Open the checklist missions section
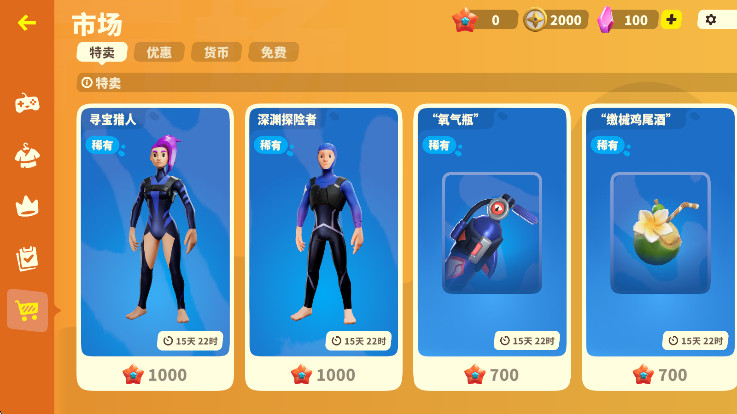The height and width of the screenshot is (414, 737). click(27, 258)
